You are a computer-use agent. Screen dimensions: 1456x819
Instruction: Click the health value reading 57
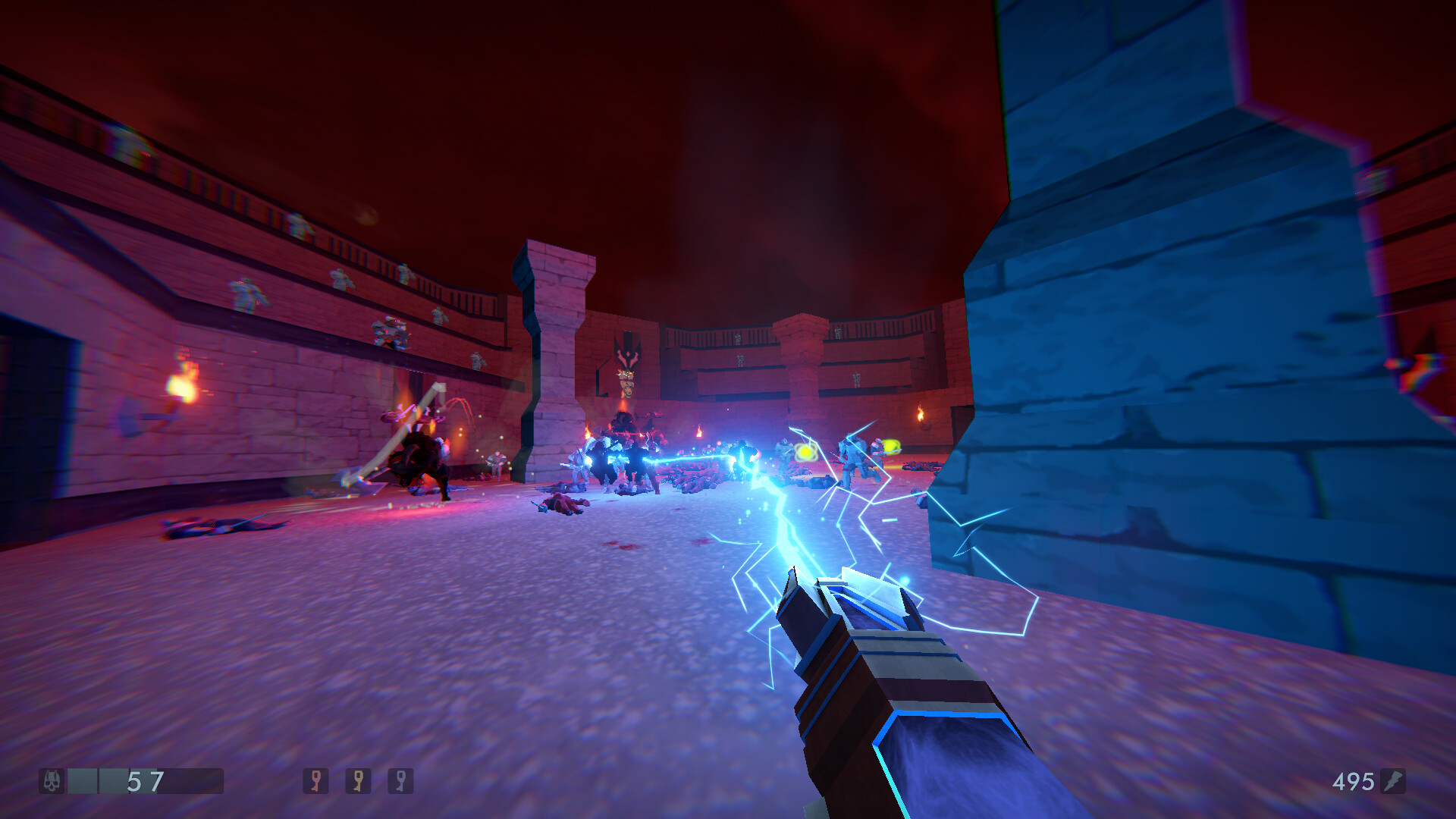click(144, 780)
